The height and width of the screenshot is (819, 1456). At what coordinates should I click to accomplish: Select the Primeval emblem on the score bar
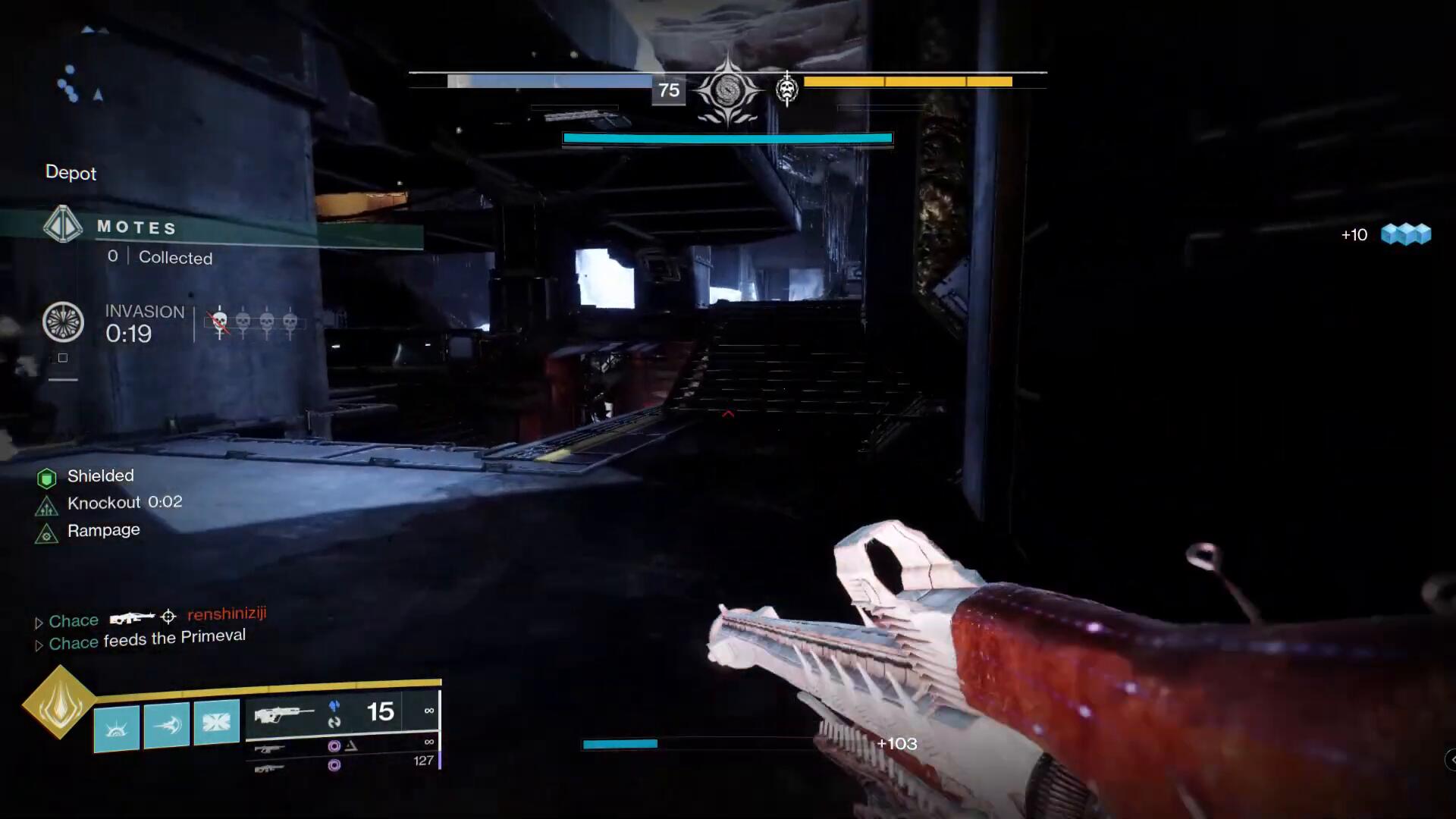click(727, 90)
